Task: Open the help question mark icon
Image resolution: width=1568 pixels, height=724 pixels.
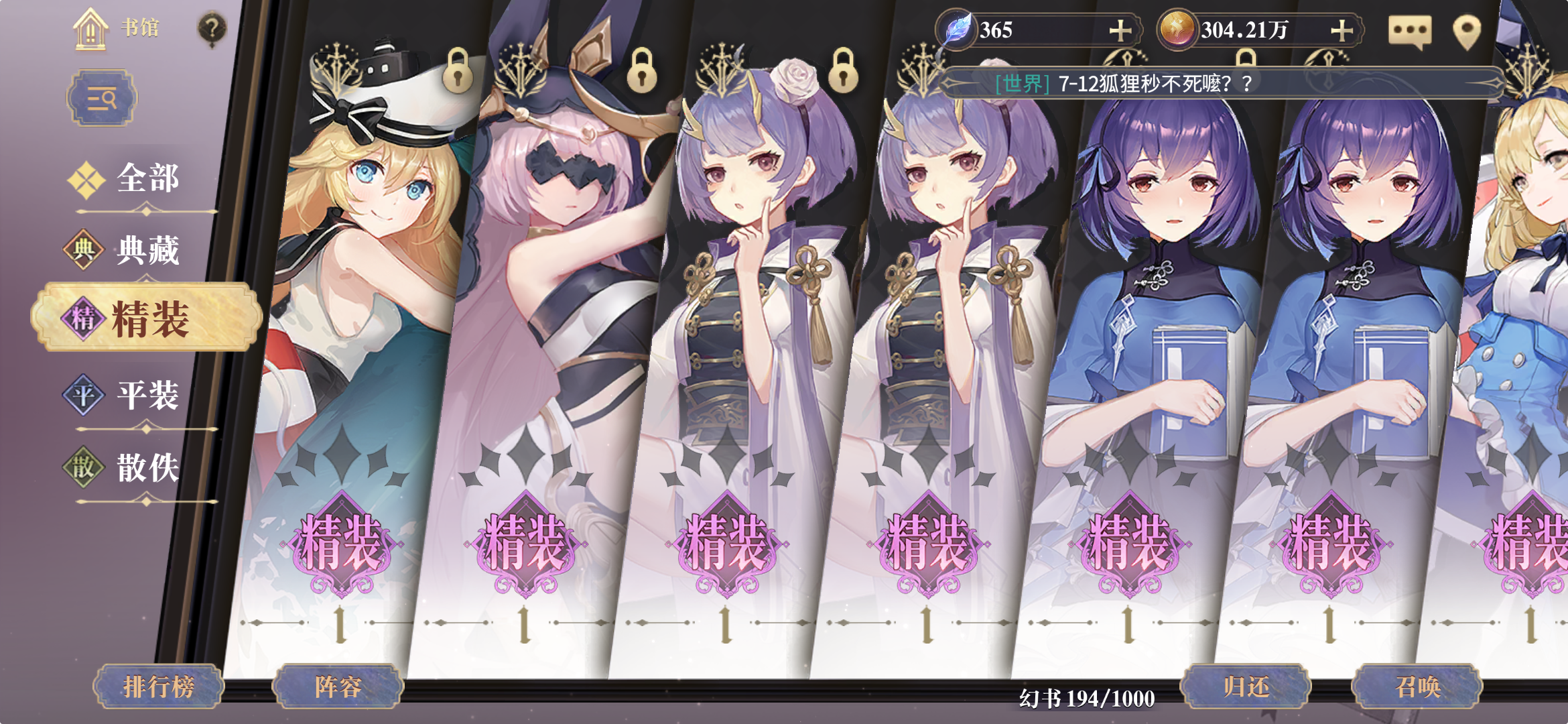Action: pos(212,28)
